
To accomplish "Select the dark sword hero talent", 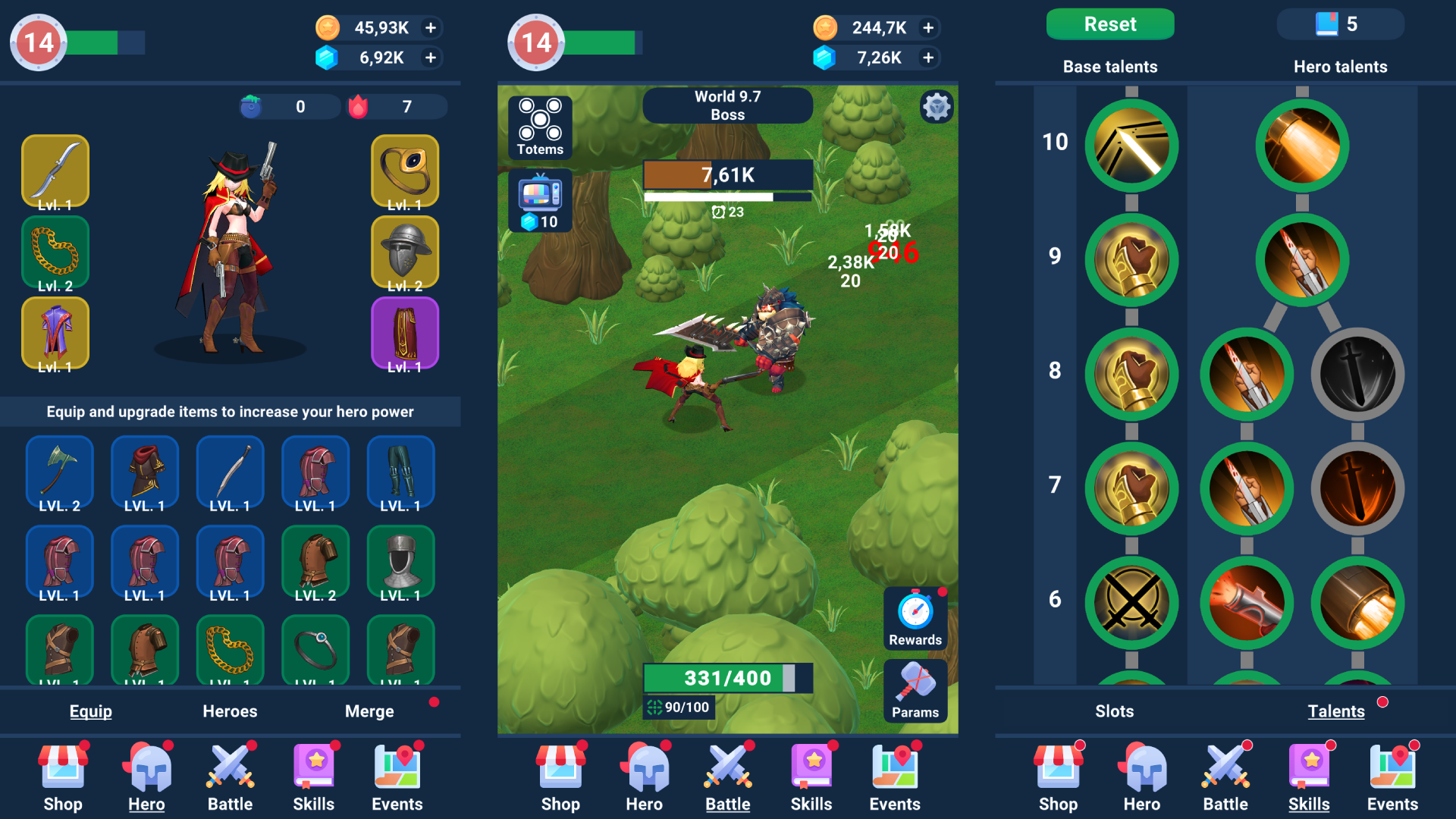I will tap(1357, 373).
